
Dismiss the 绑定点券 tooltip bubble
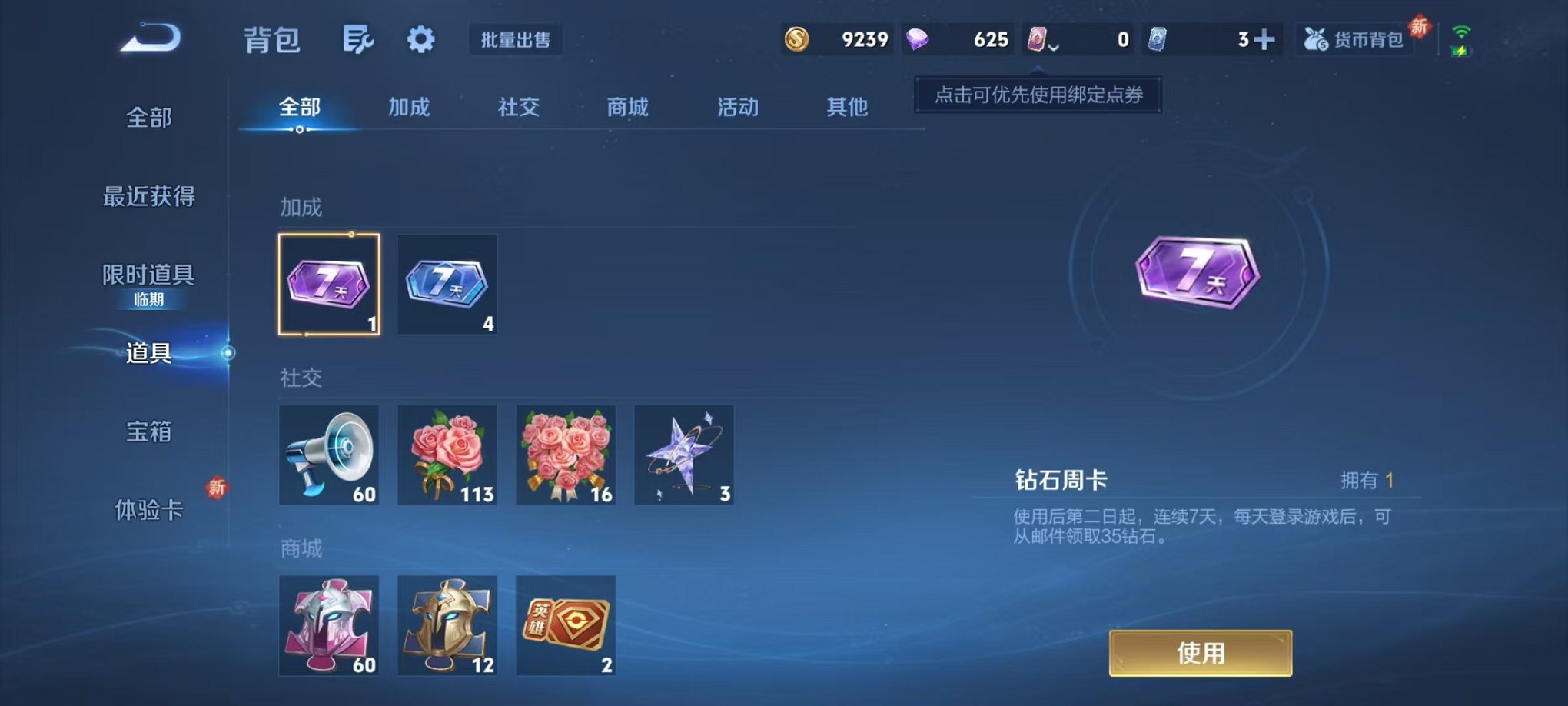click(1036, 96)
